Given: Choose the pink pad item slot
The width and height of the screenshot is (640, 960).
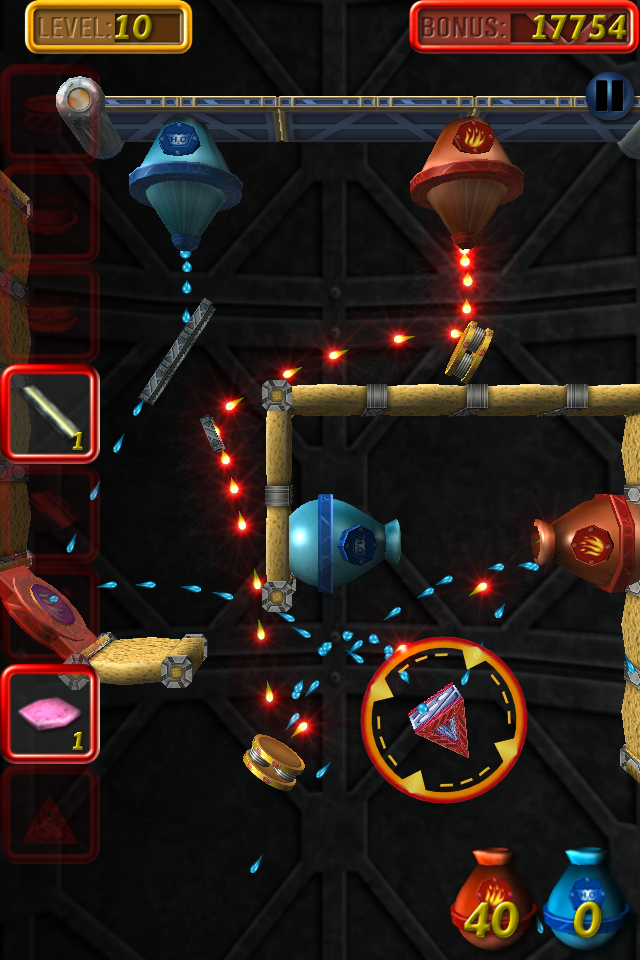Looking at the screenshot, I should click(x=50, y=714).
